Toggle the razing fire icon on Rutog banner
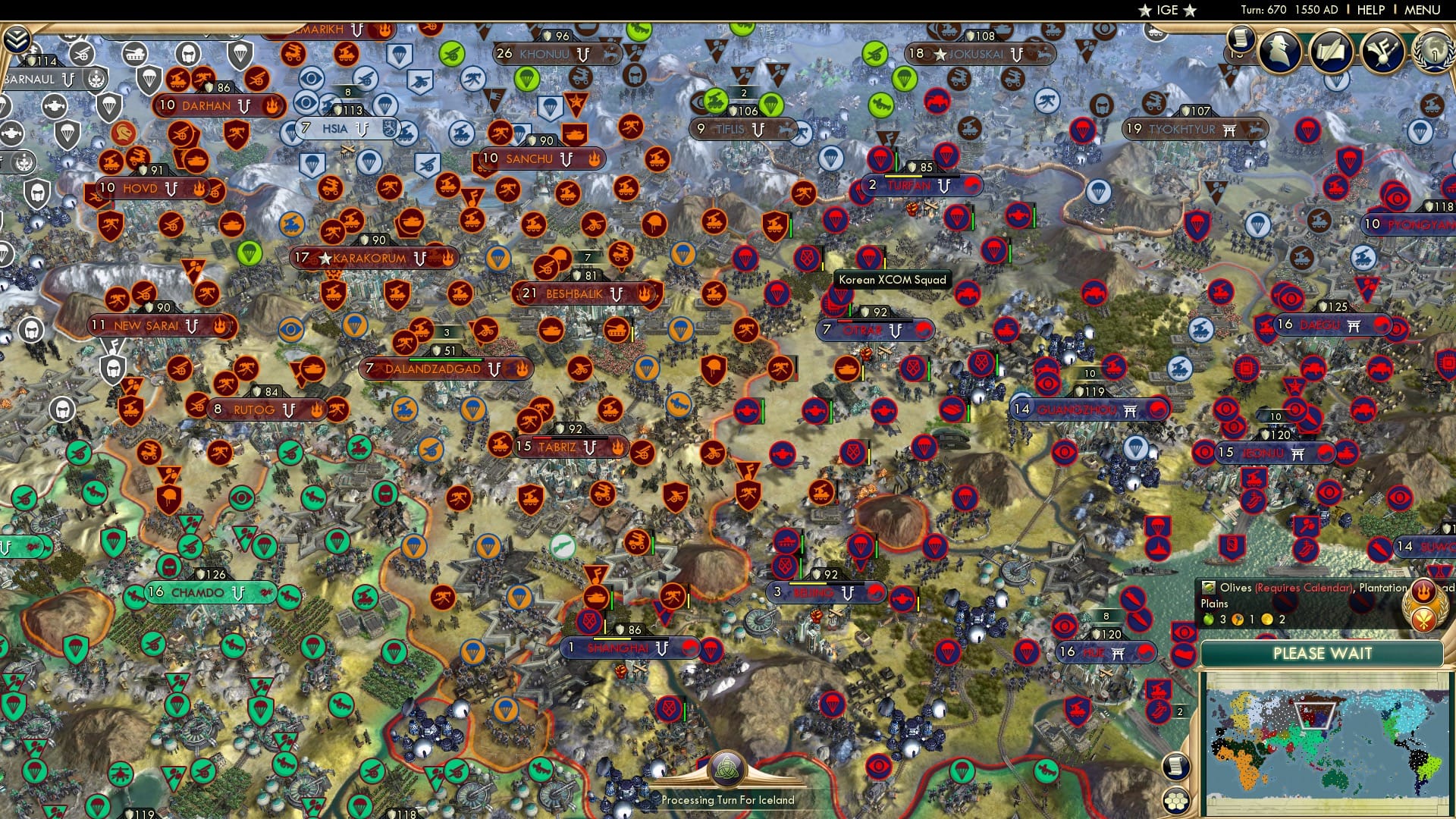1456x819 pixels. 316,409
